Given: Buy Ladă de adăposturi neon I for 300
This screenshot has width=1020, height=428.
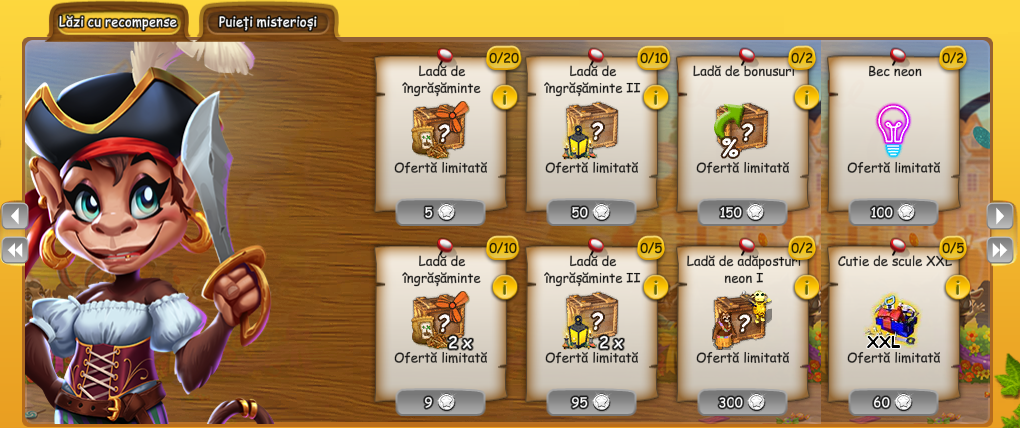Looking at the screenshot, I should pyautogui.click(x=742, y=402).
